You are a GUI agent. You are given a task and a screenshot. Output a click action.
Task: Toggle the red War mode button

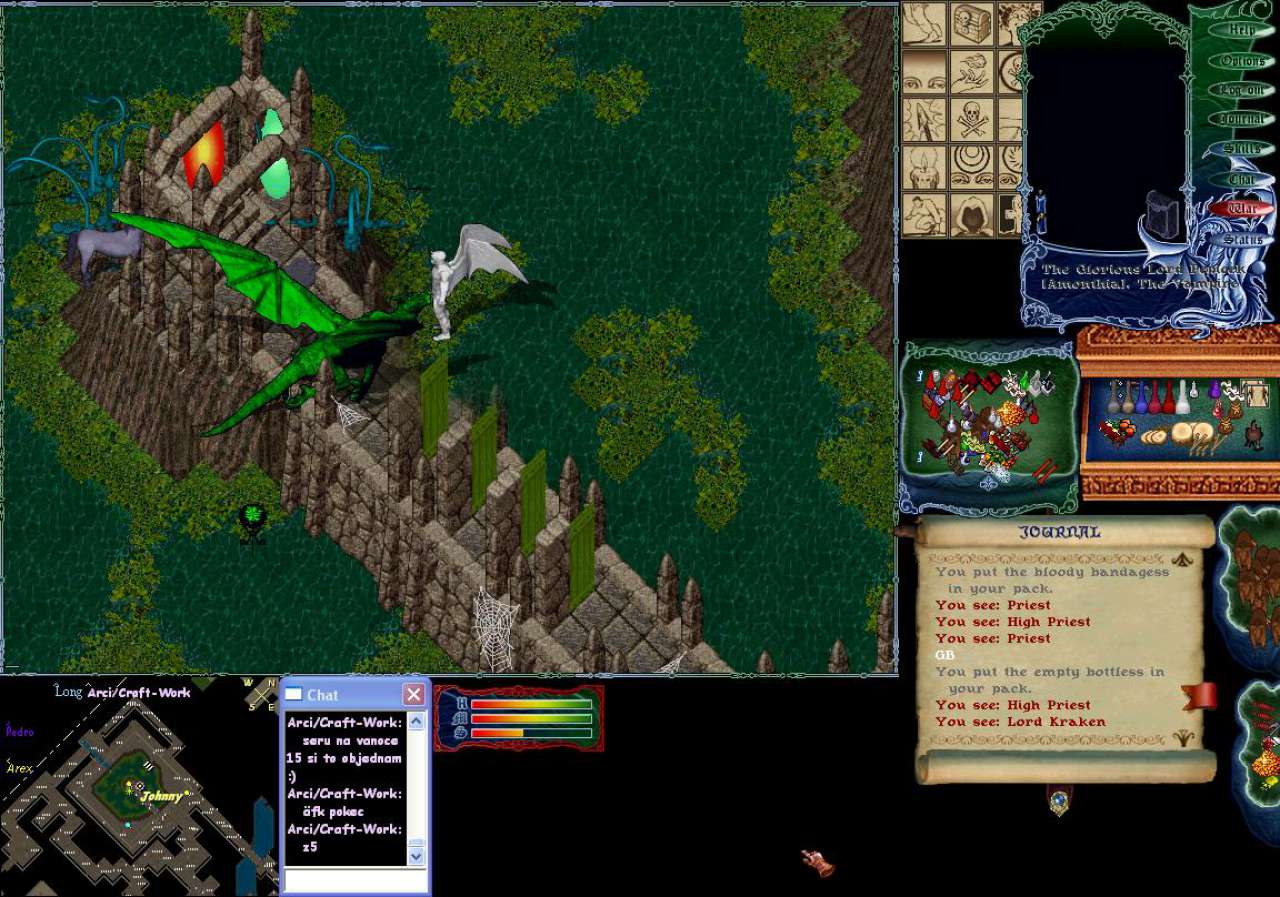(x=1242, y=209)
